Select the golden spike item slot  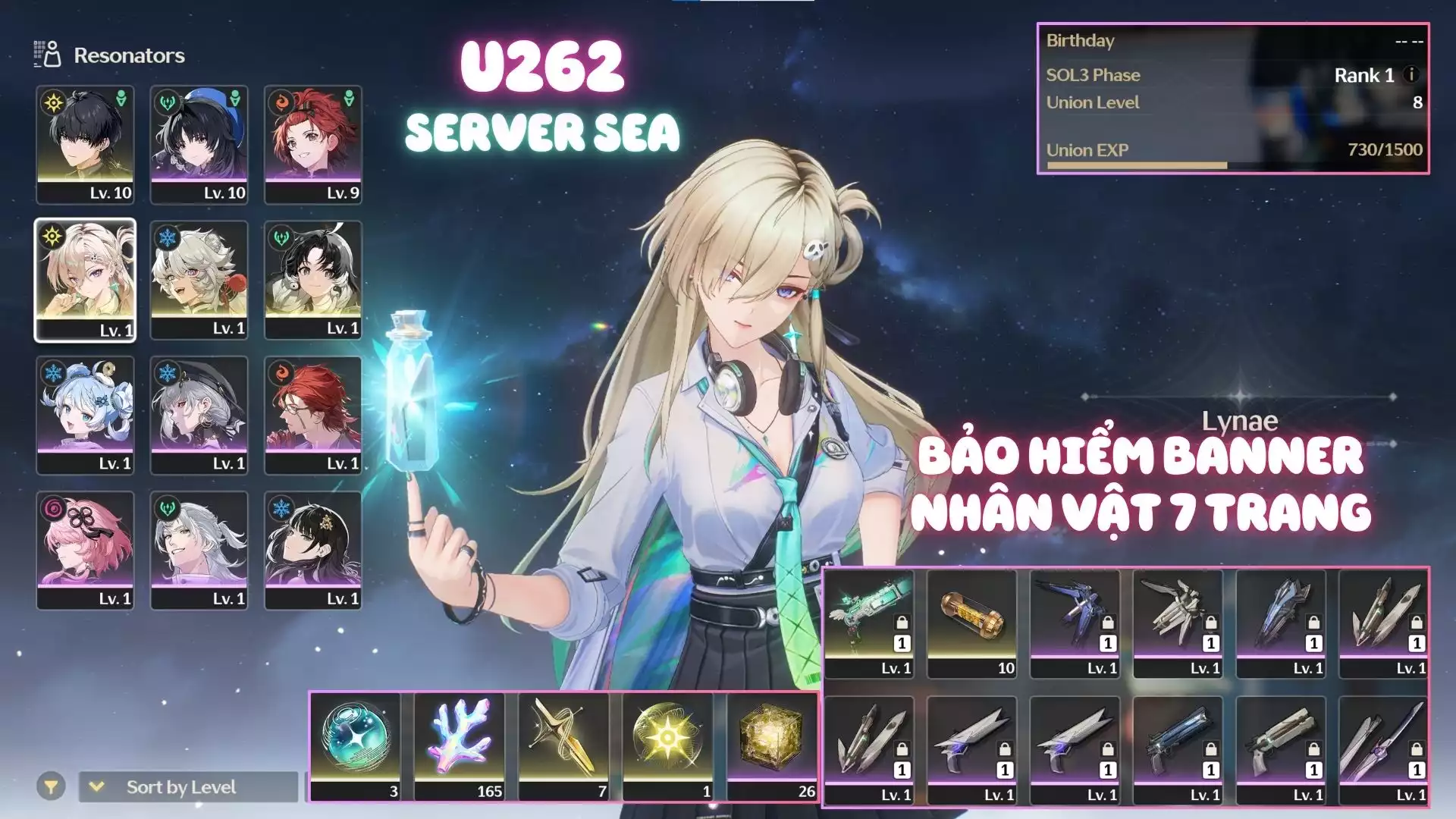[x=563, y=745]
